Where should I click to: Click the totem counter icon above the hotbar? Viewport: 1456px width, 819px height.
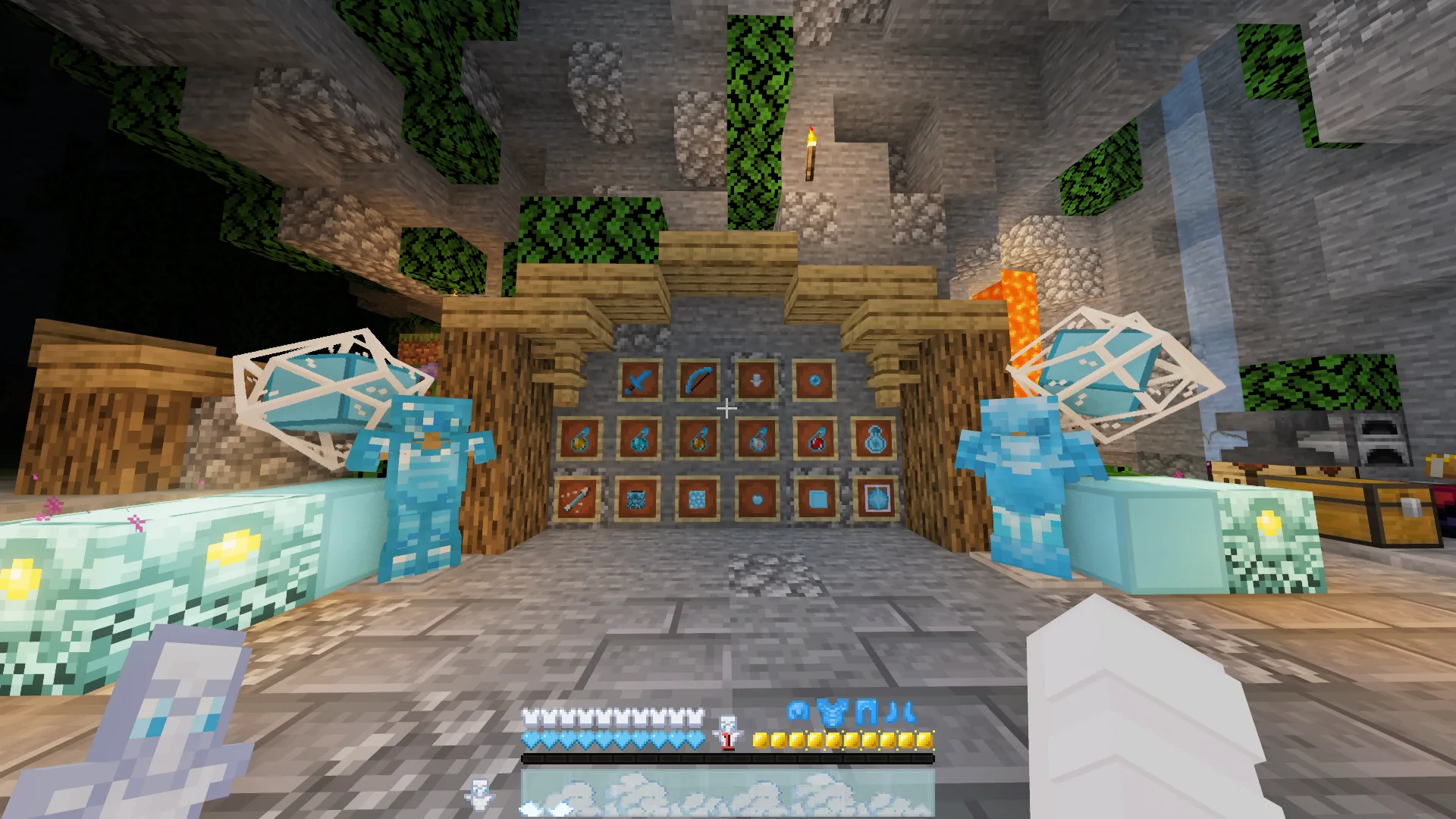pyautogui.click(x=727, y=731)
